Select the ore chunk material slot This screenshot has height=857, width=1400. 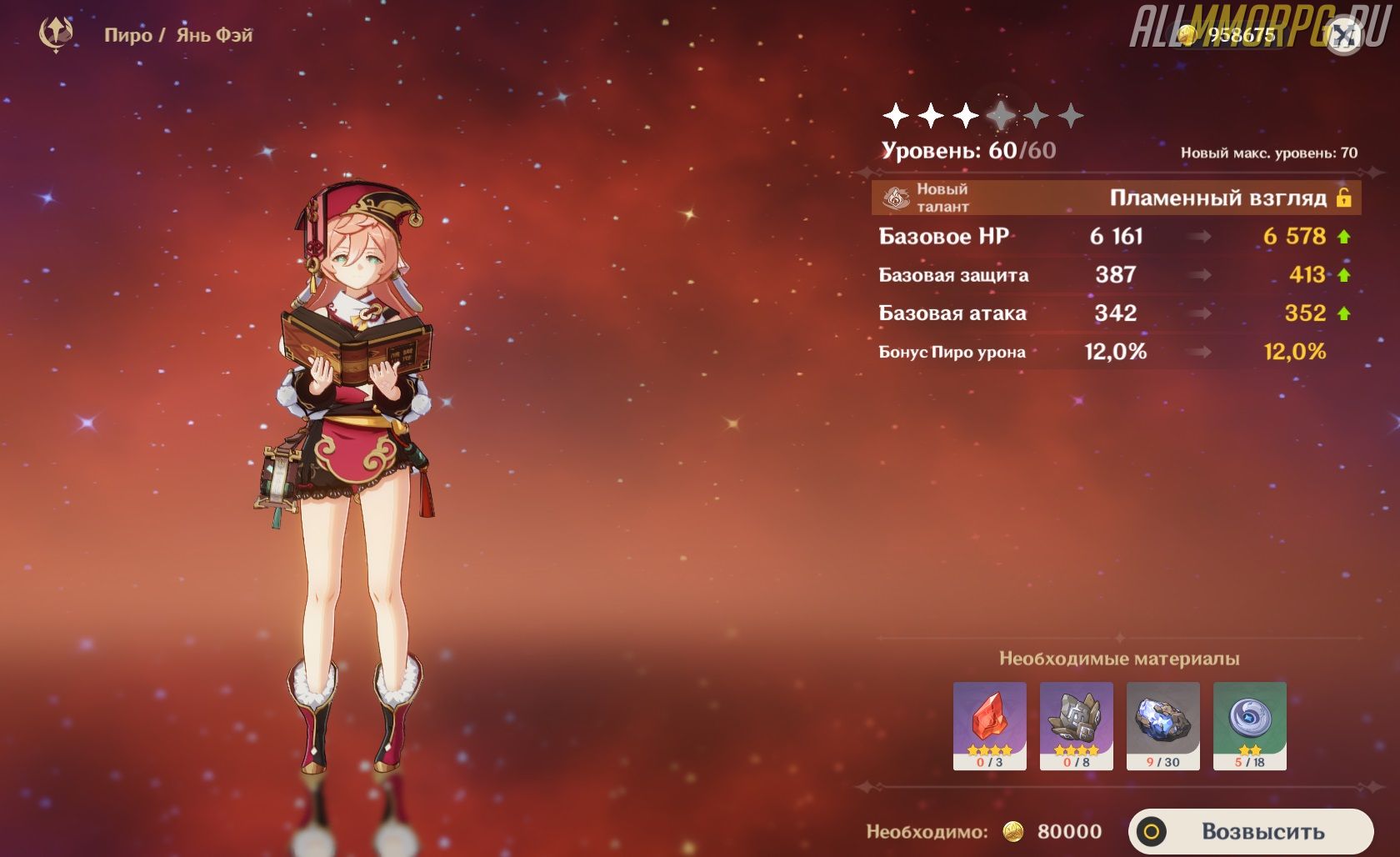tap(1162, 725)
